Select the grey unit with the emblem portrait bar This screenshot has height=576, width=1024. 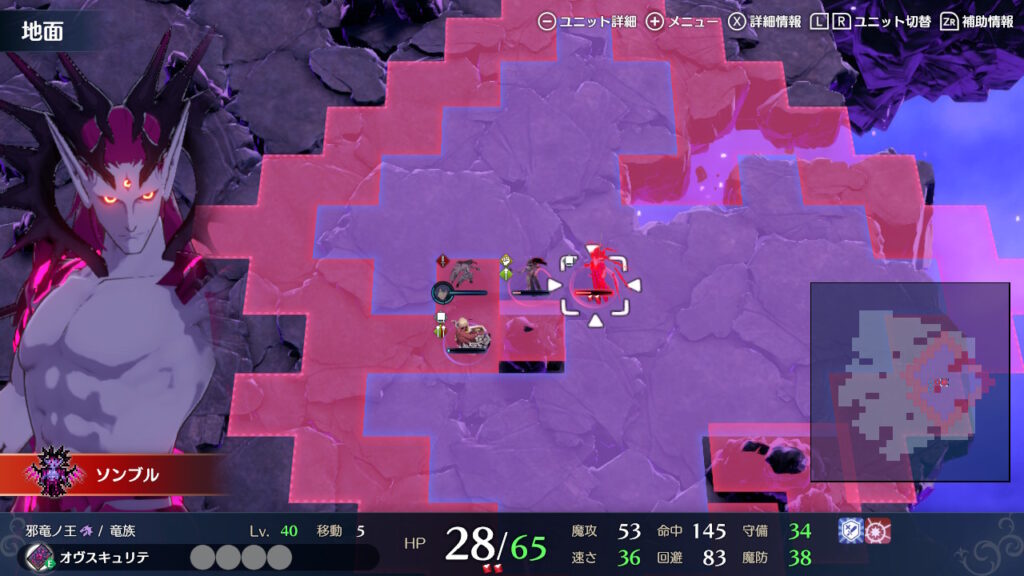click(464, 274)
